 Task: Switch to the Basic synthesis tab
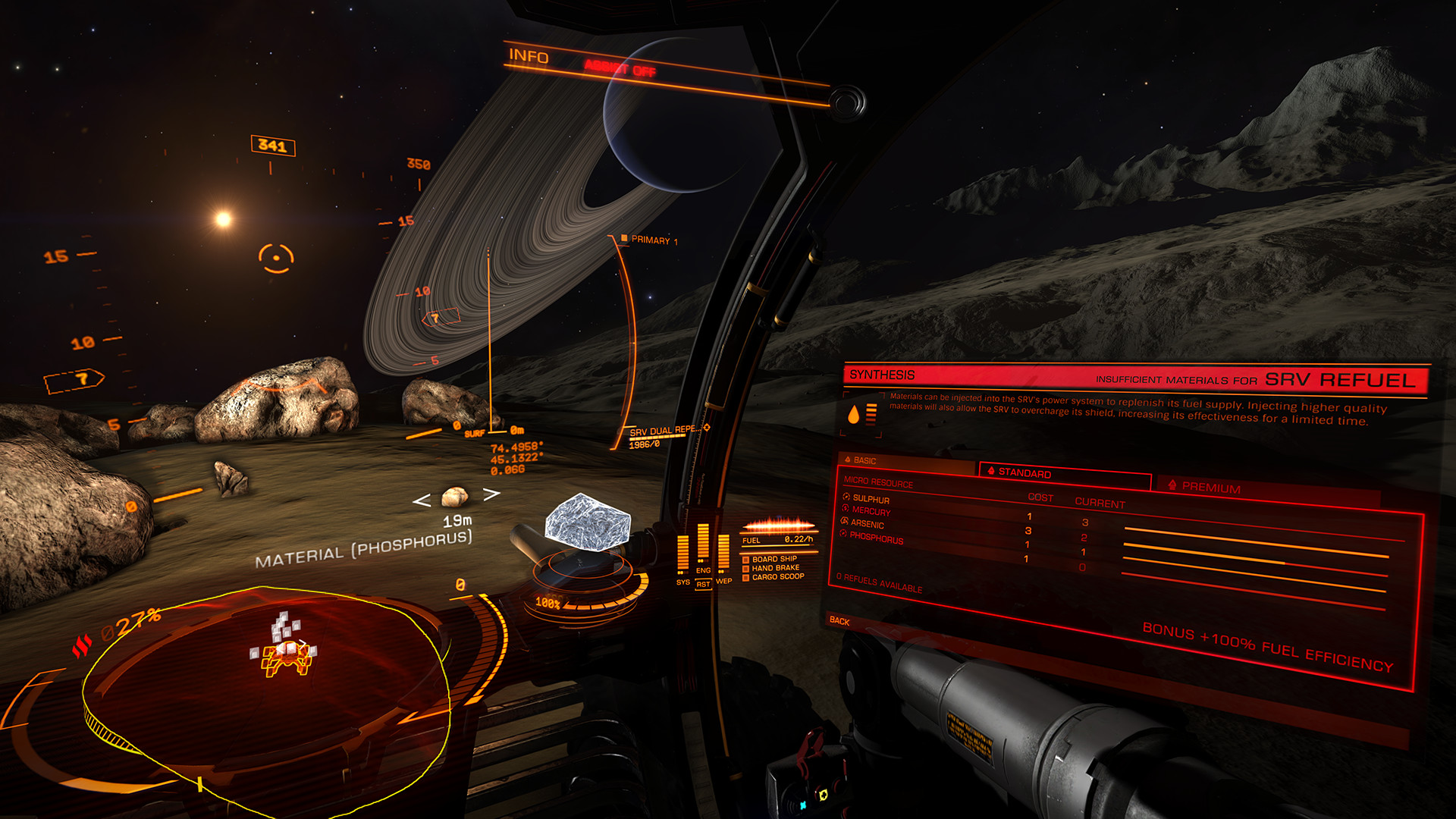[x=864, y=460]
